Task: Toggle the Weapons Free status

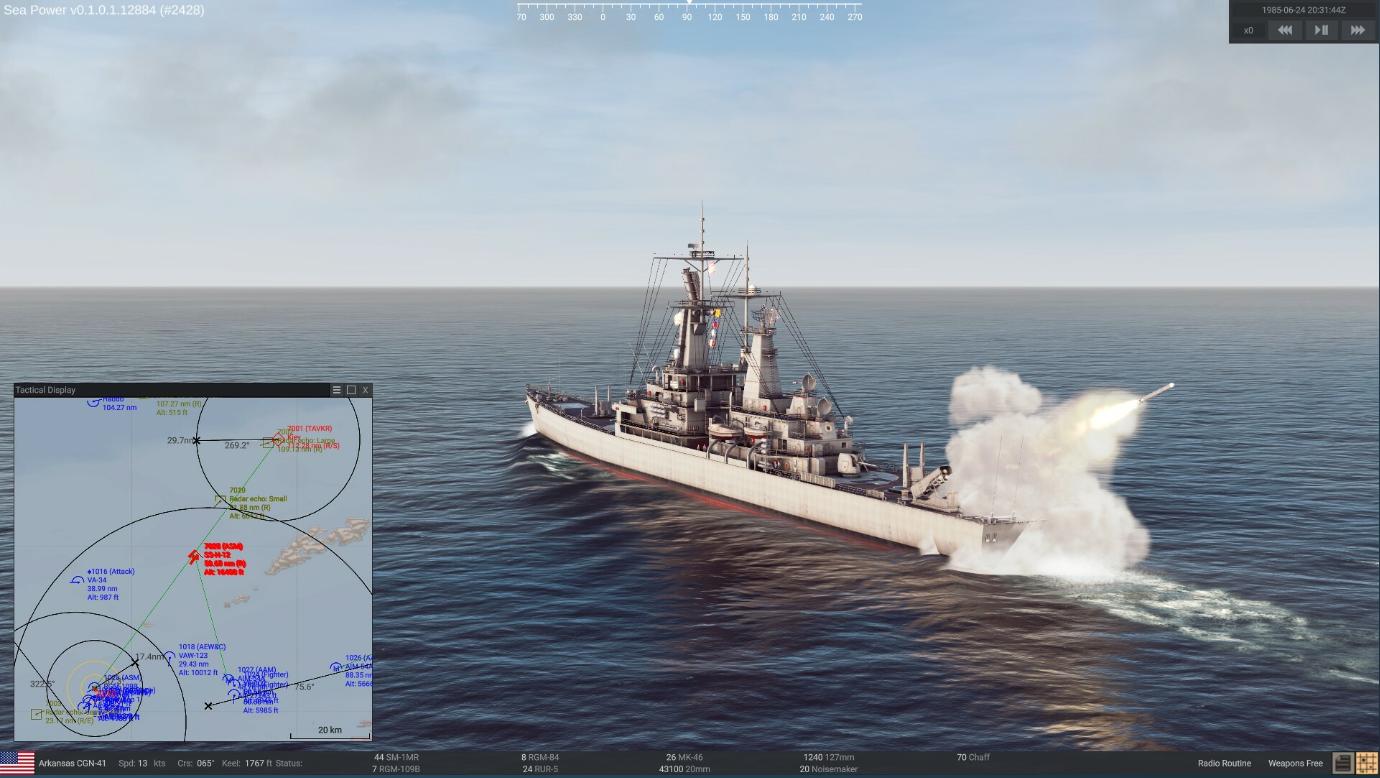Action: pyautogui.click(x=1296, y=762)
